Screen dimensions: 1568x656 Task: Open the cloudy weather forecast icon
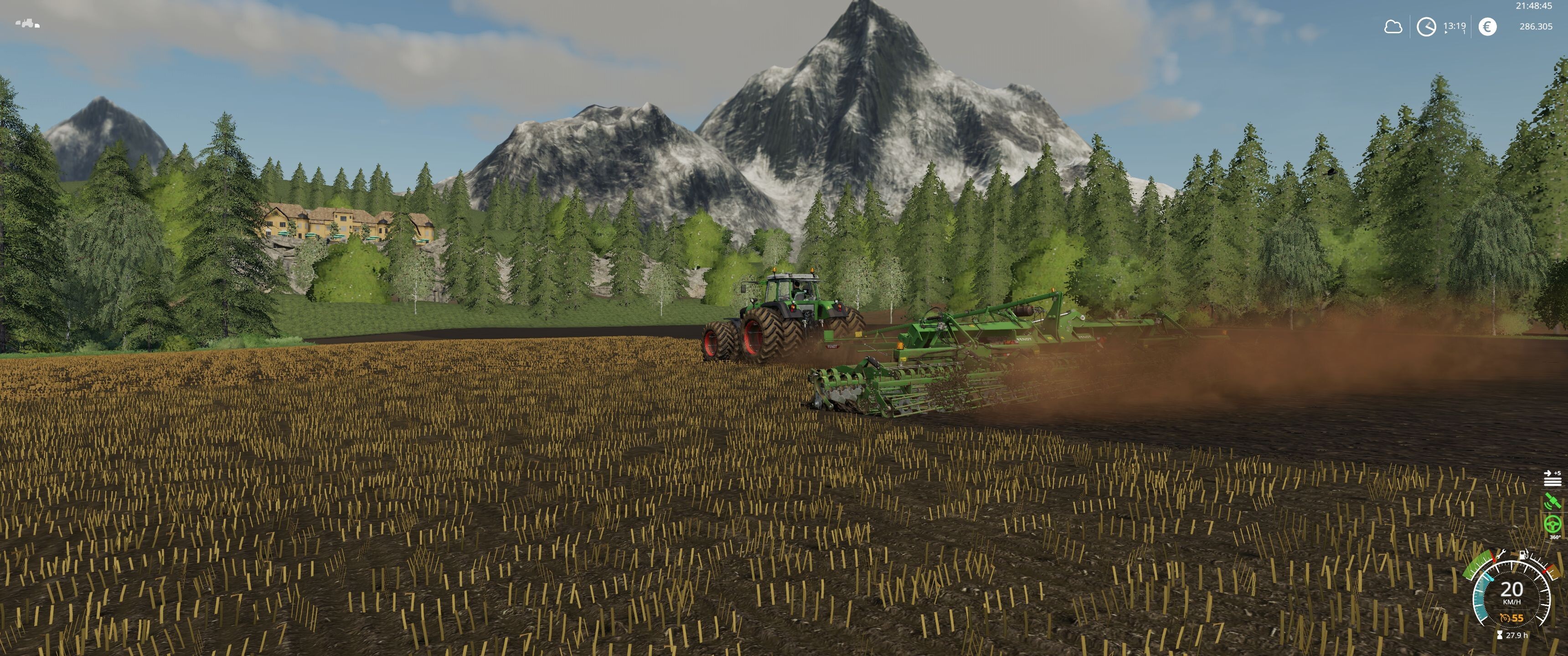[1393, 27]
